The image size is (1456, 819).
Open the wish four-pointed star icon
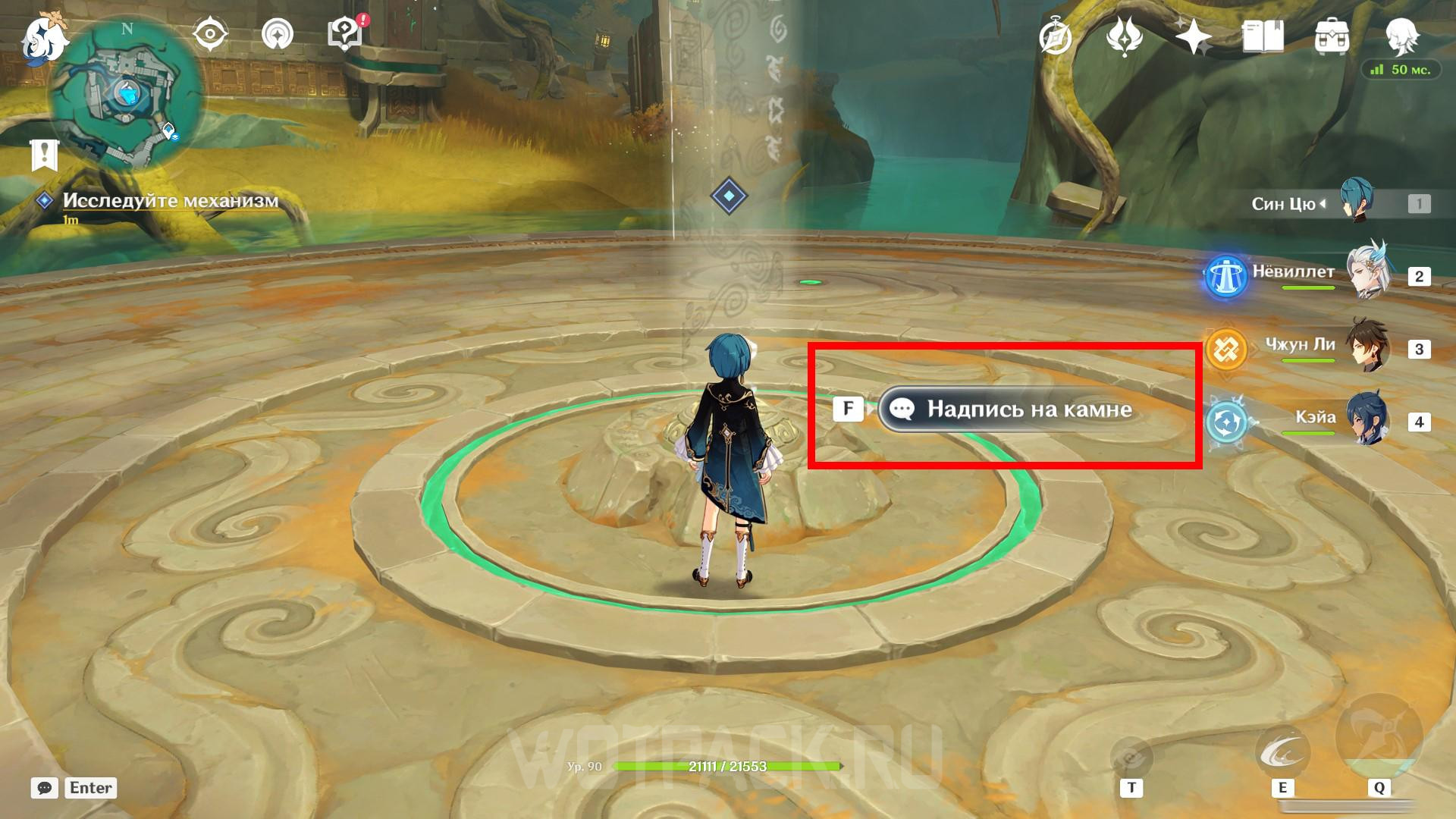tap(1193, 36)
